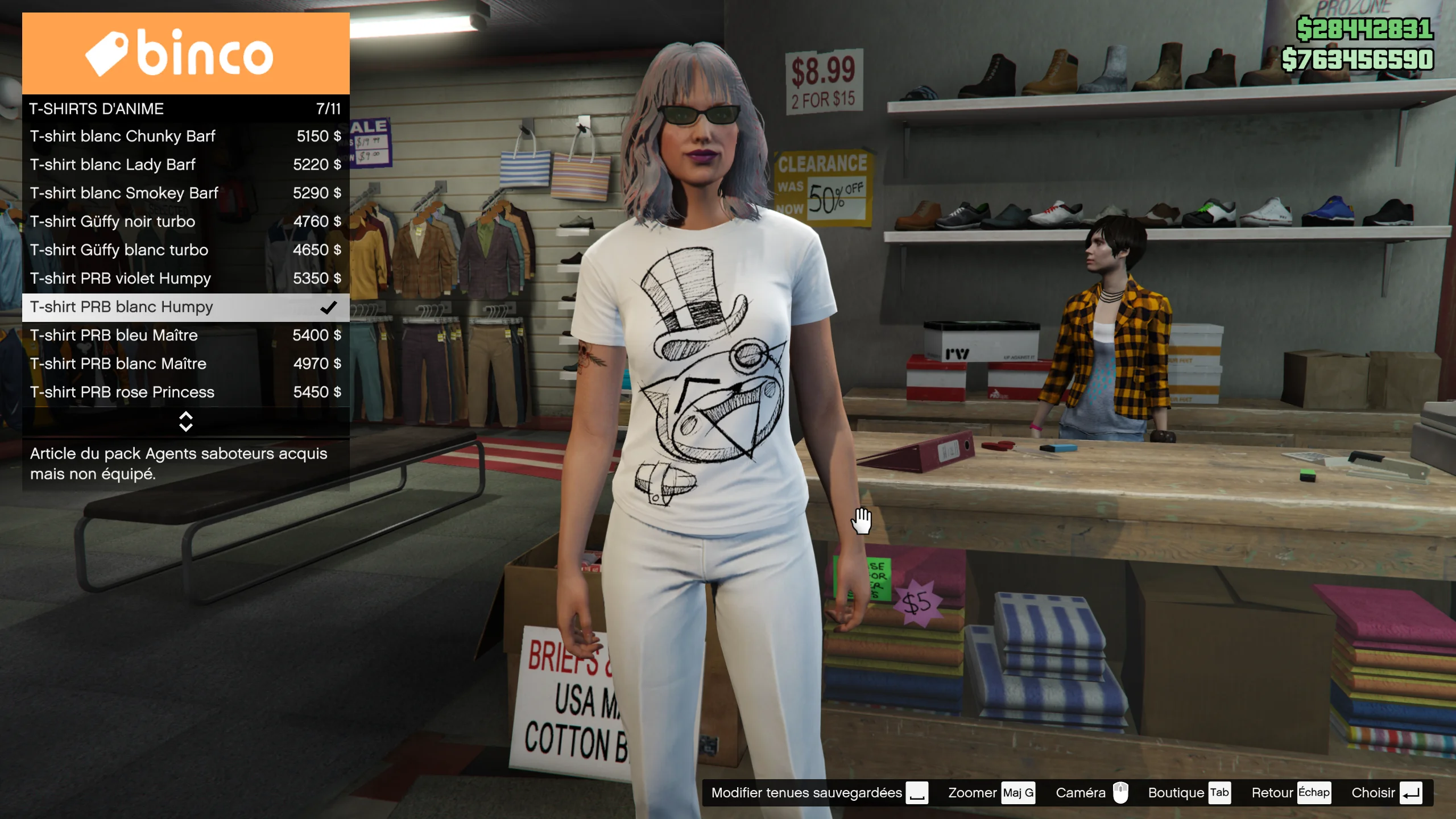Screen dimensions: 1456x819
Task: Select T-shirt PRB violet Humpy
Action: point(185,279)
